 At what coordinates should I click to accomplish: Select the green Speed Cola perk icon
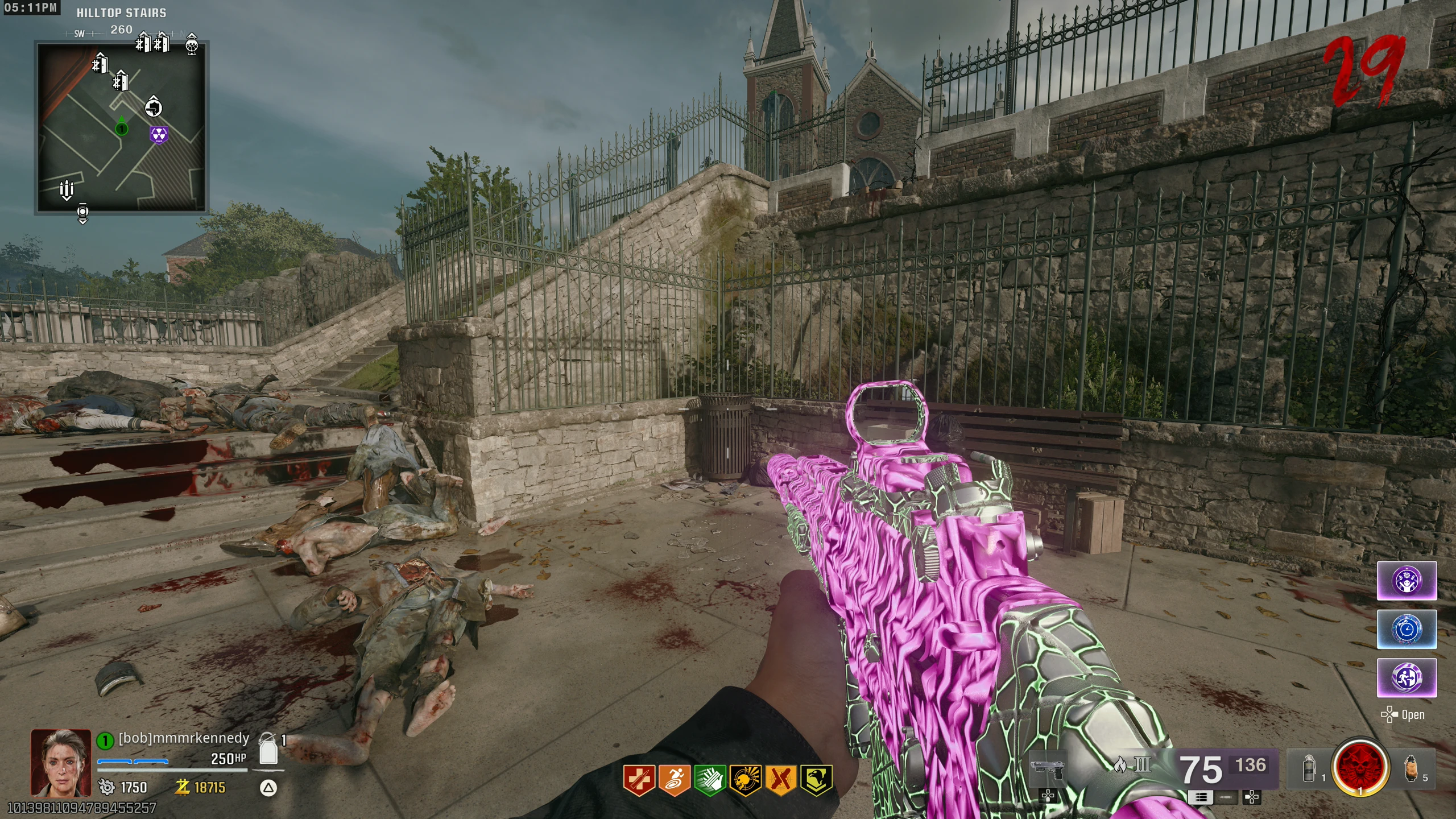710,780
